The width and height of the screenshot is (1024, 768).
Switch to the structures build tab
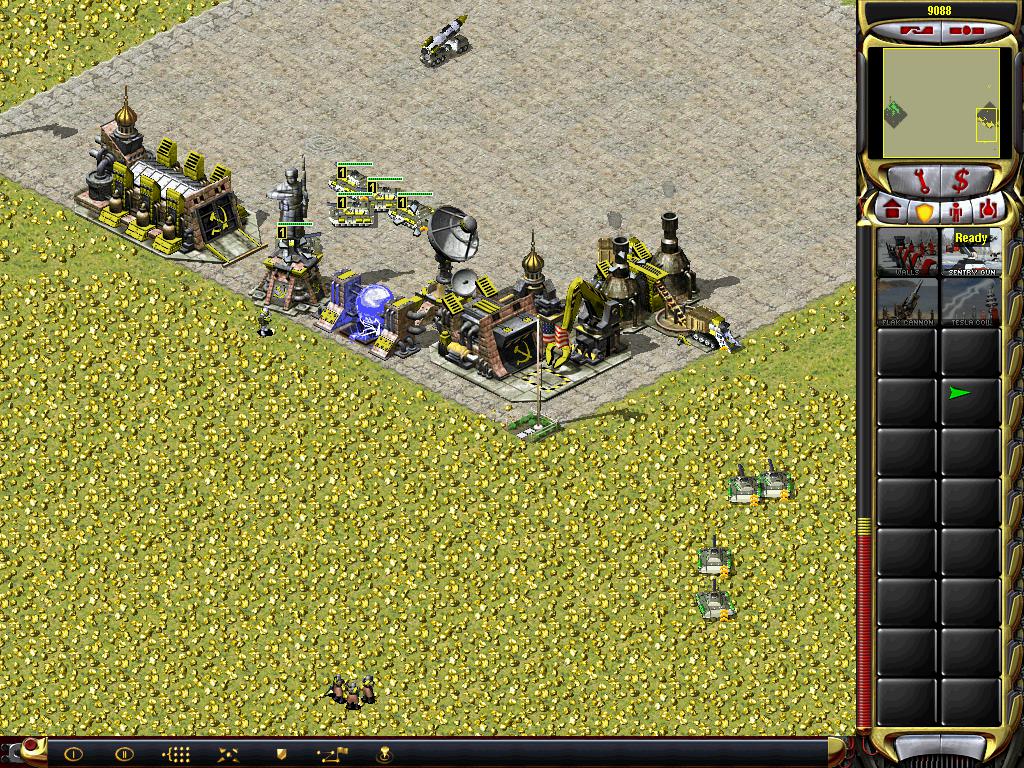[892, 211]
